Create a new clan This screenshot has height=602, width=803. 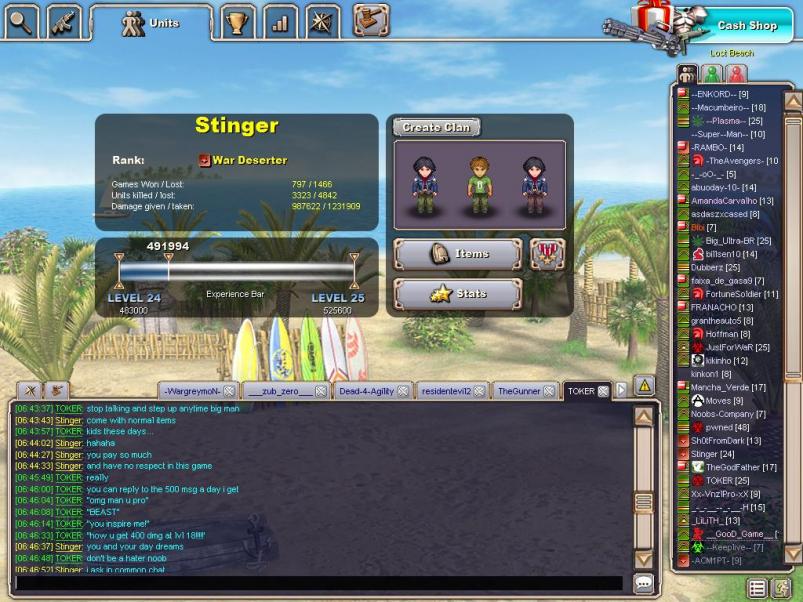[x=436, y=127]
